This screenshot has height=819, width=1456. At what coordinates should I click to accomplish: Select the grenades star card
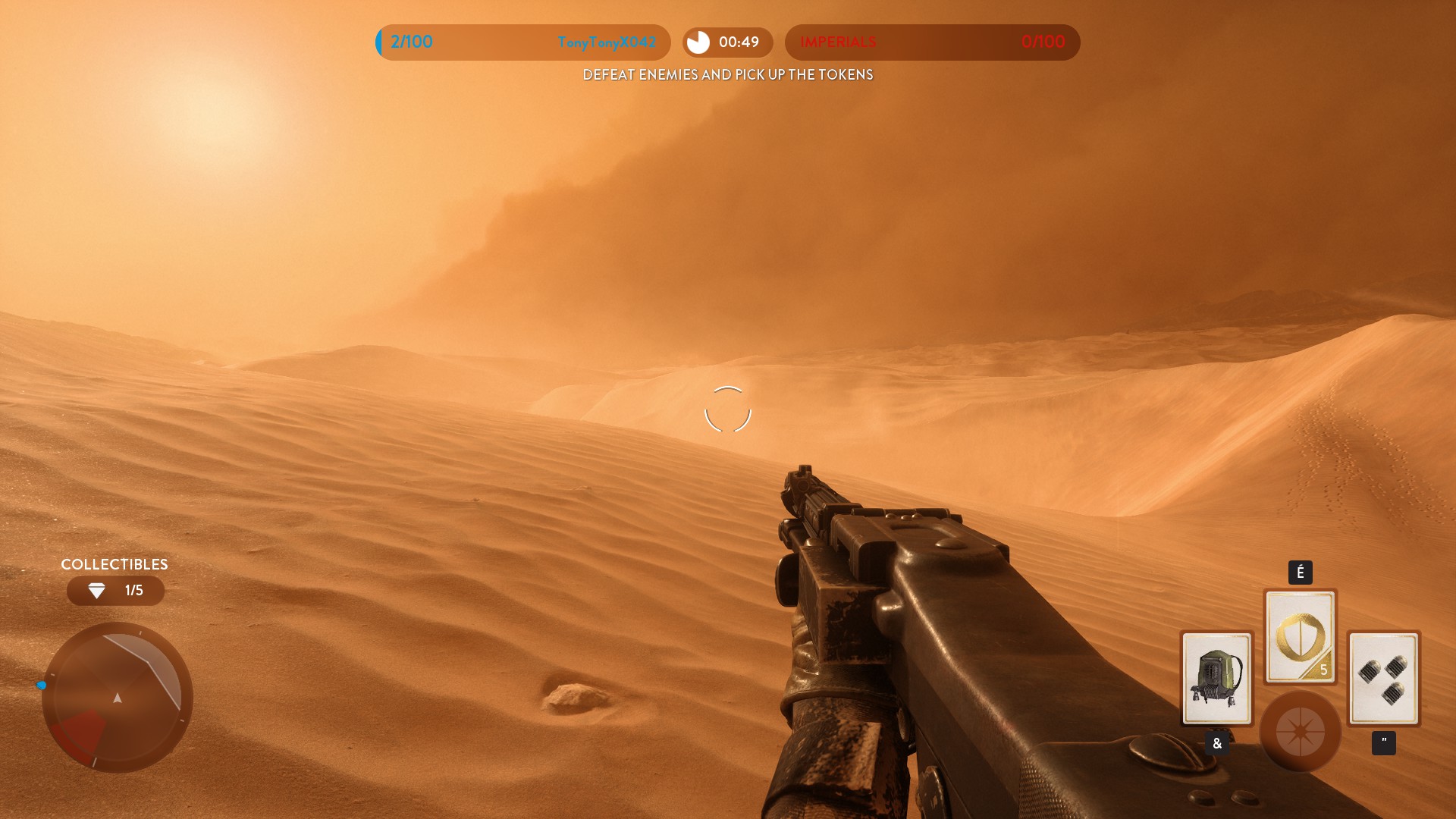click(x=1383, y=677)
